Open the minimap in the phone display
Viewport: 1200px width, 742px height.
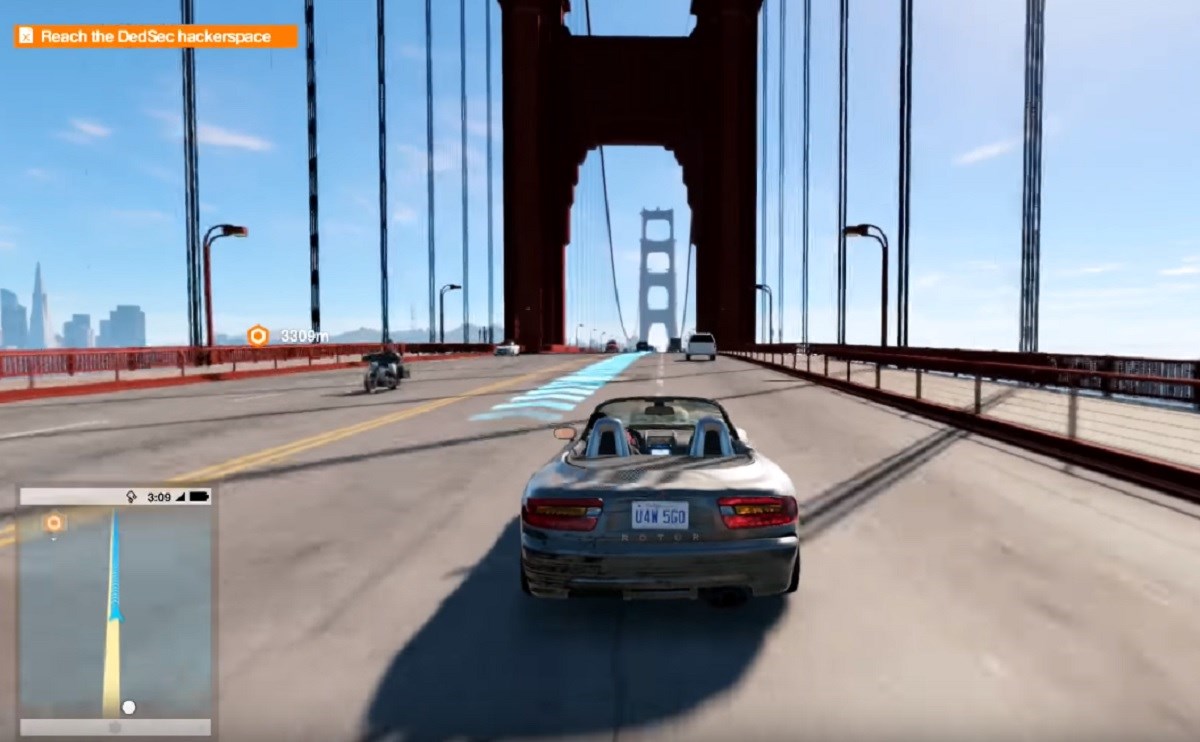click(115, 612)
